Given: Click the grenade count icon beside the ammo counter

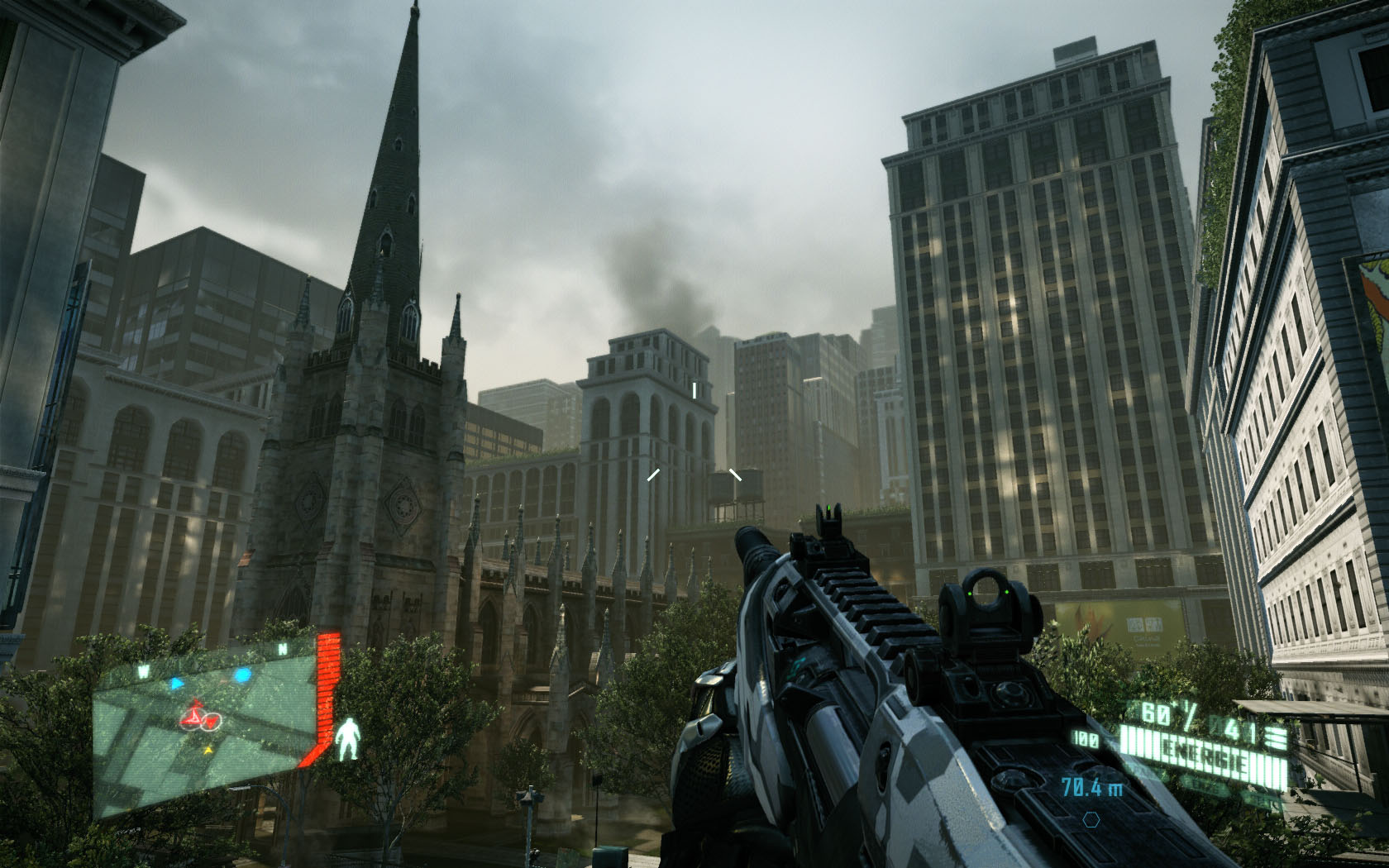Looking at the screenshot, I should pyautogui.click(x=1277, y=734).
